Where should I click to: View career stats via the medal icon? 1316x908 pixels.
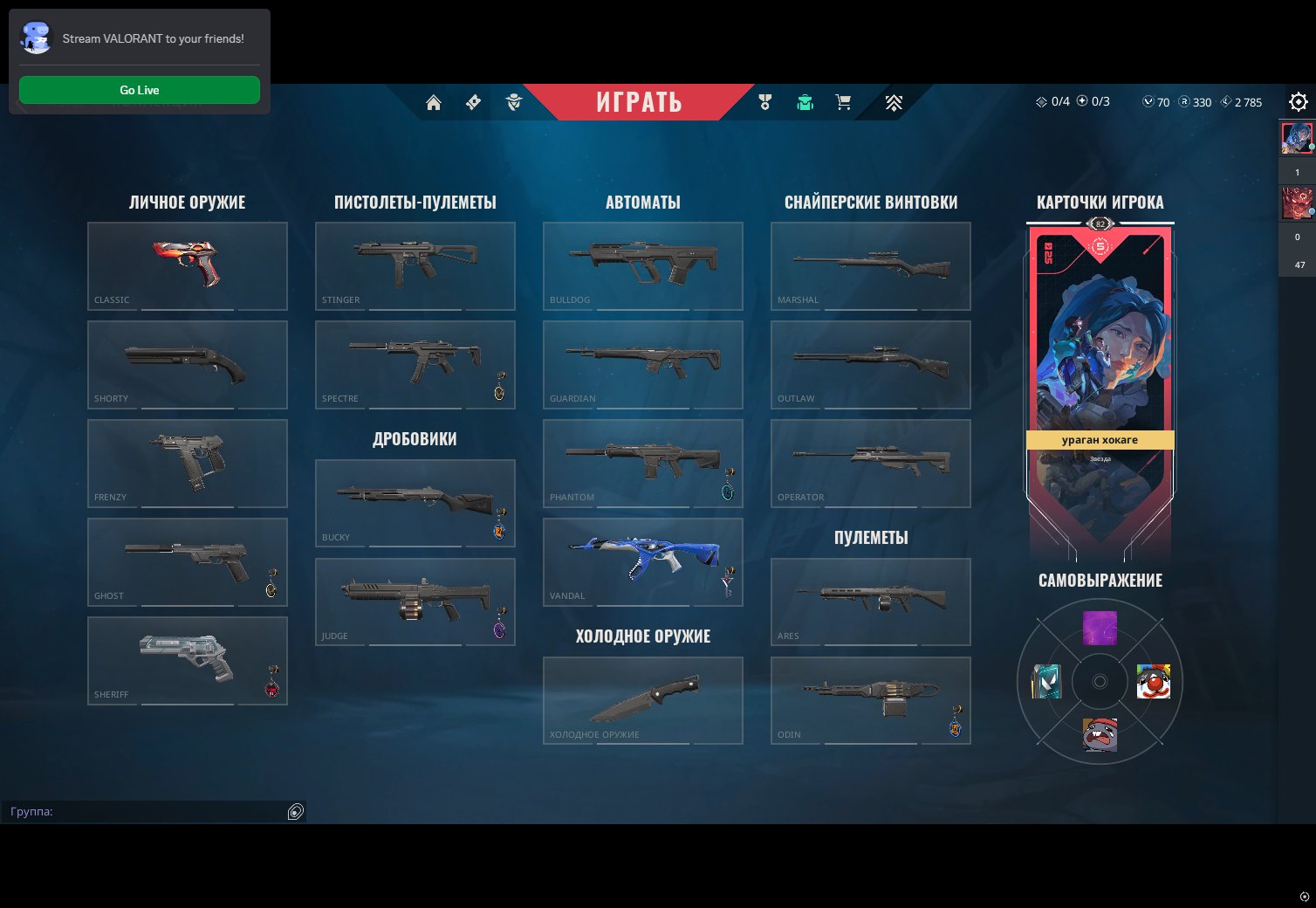764,102
